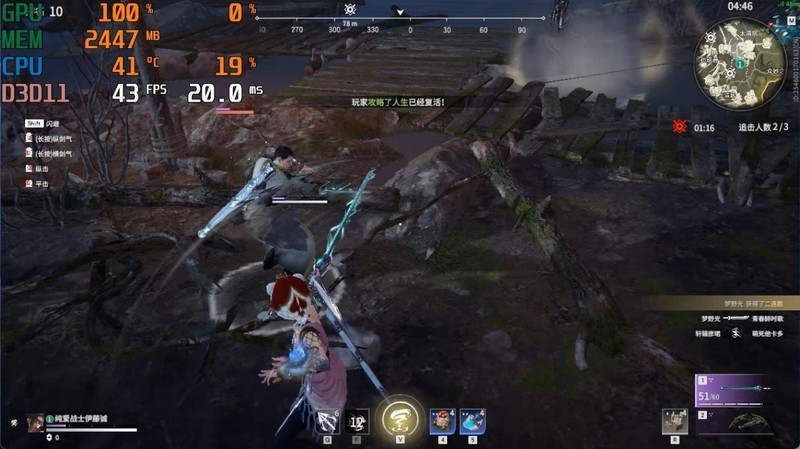800x449 pixels.
Task: Activate the golden ultimate skill icon
Action: coord(400,419)
